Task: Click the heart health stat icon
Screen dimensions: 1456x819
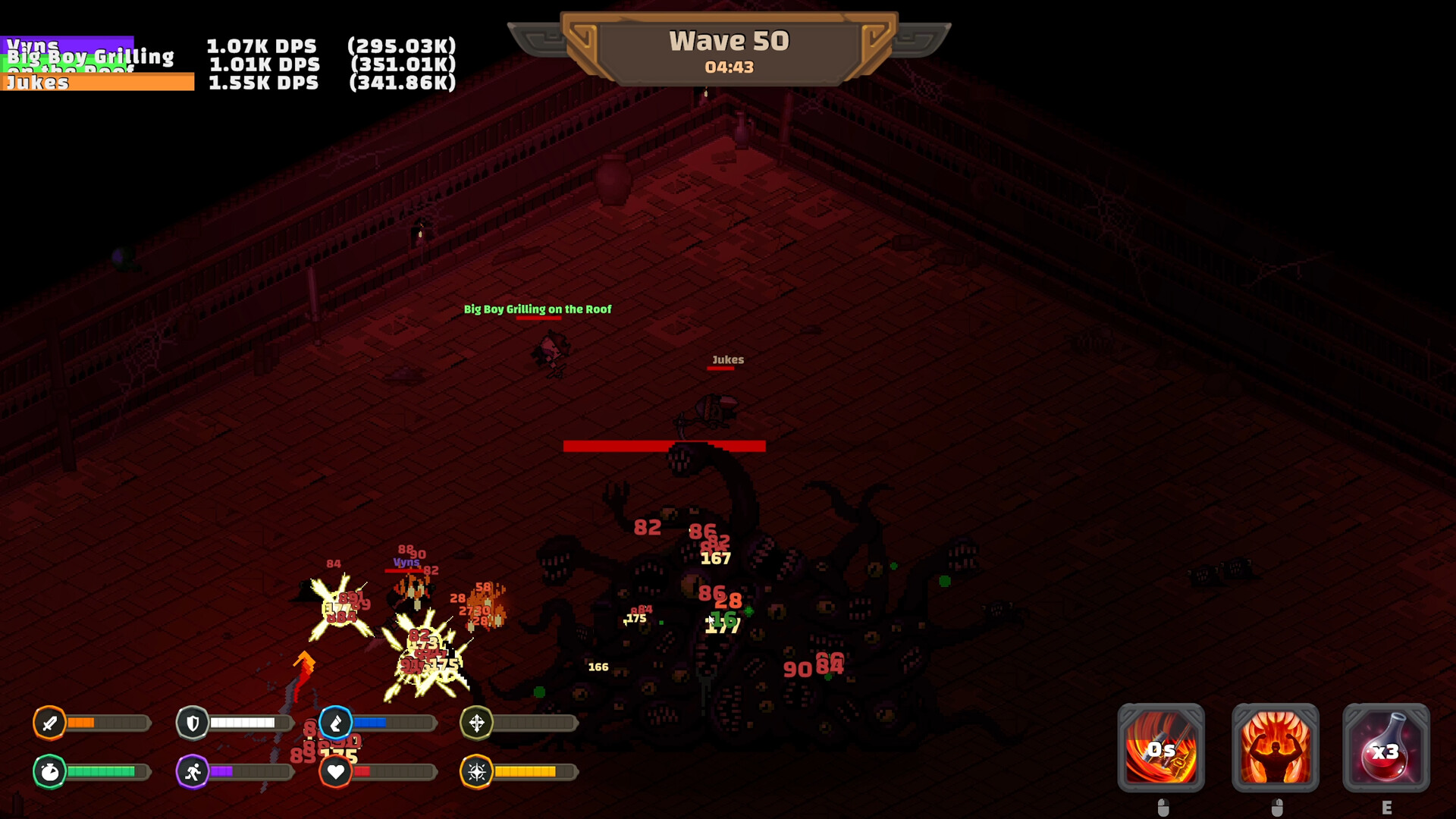Action: click(x=336, y=771)
